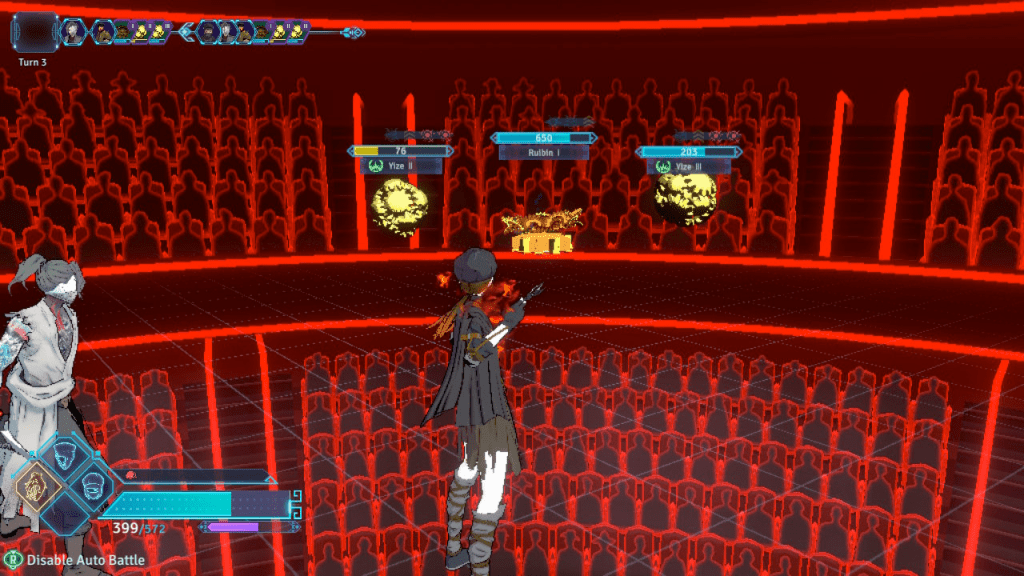
Task: Target the Yize III enemy nameplate
Action: pyautogui.click(x=689, y=167)
